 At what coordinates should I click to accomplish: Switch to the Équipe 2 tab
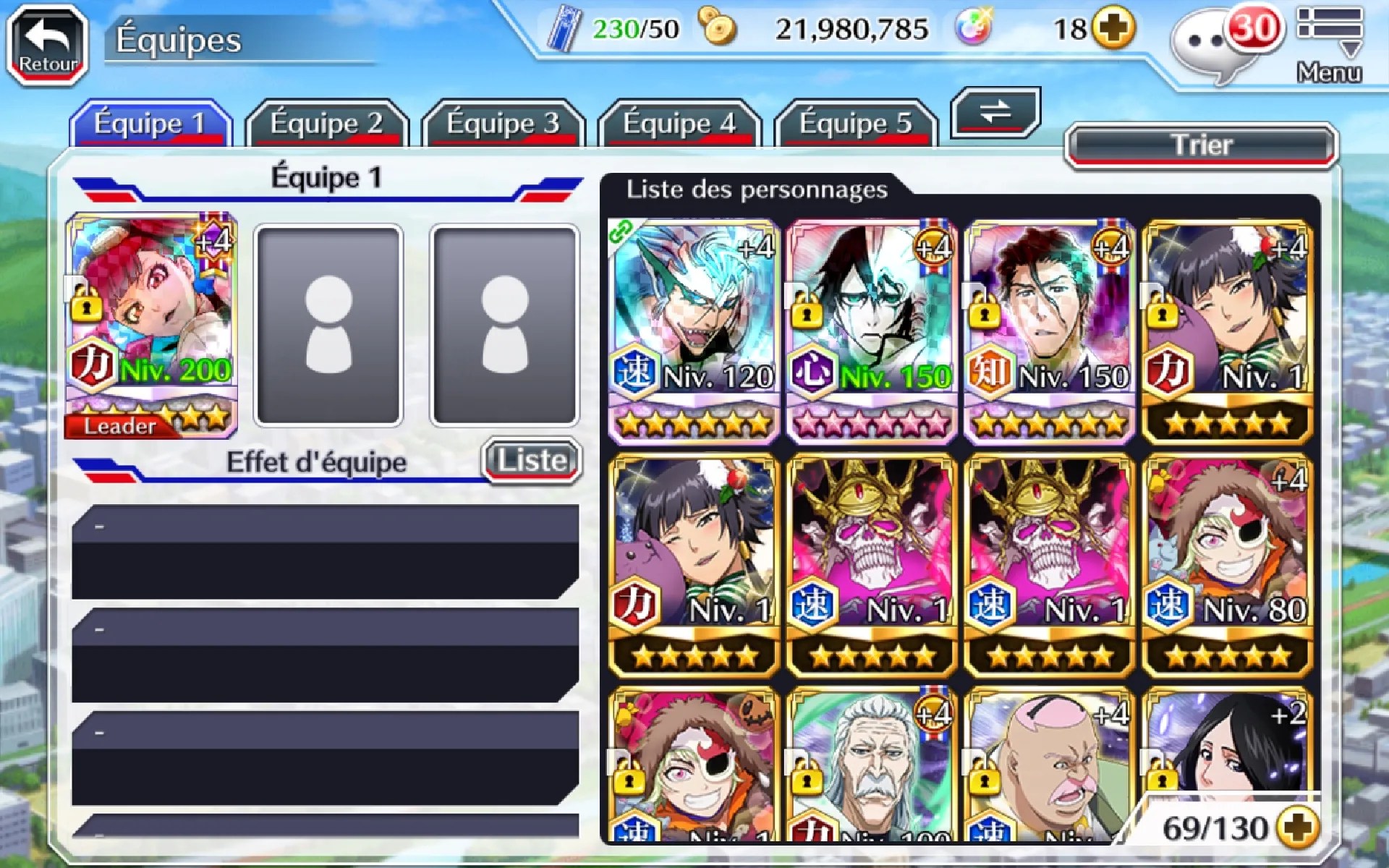tap(326, 124)
